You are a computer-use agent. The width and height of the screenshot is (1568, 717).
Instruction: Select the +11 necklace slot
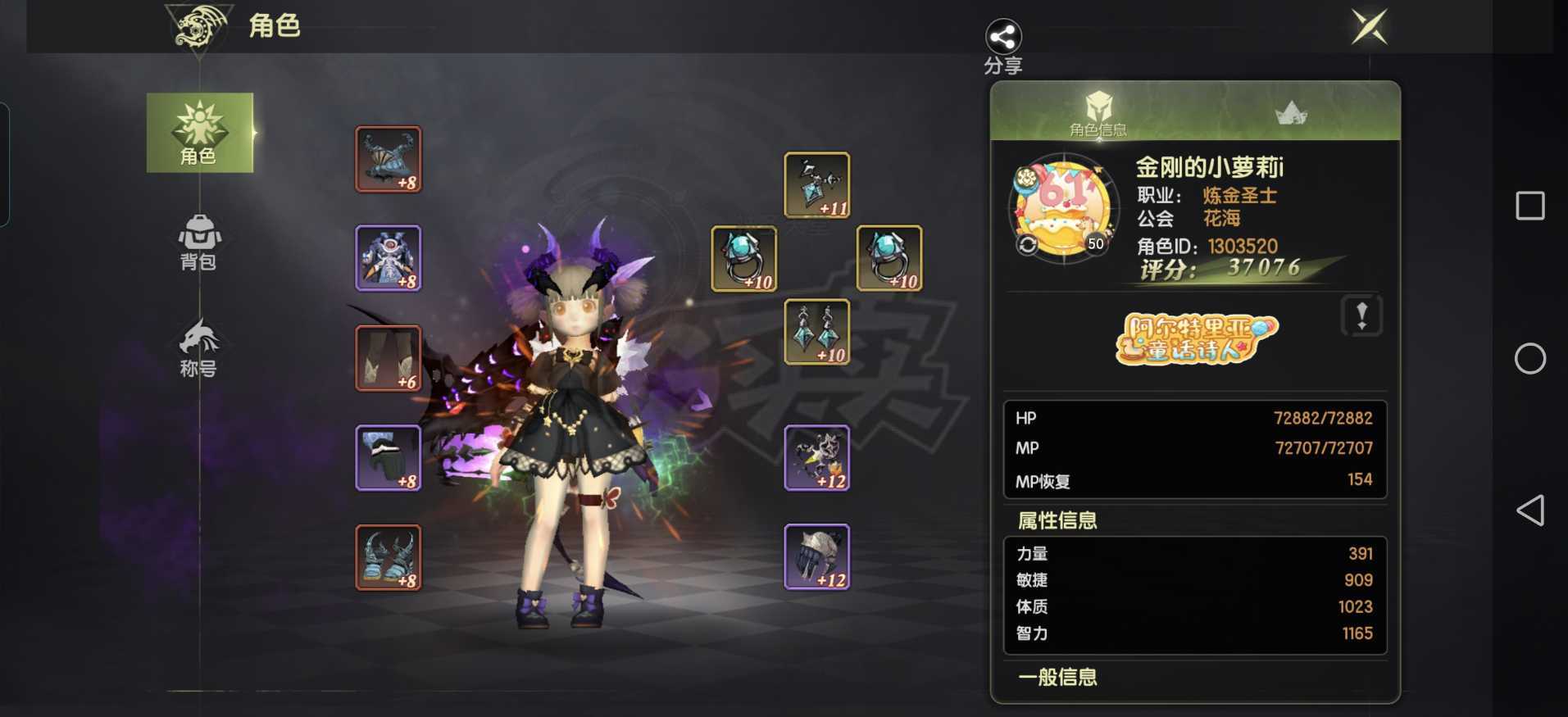click(817, 185)
